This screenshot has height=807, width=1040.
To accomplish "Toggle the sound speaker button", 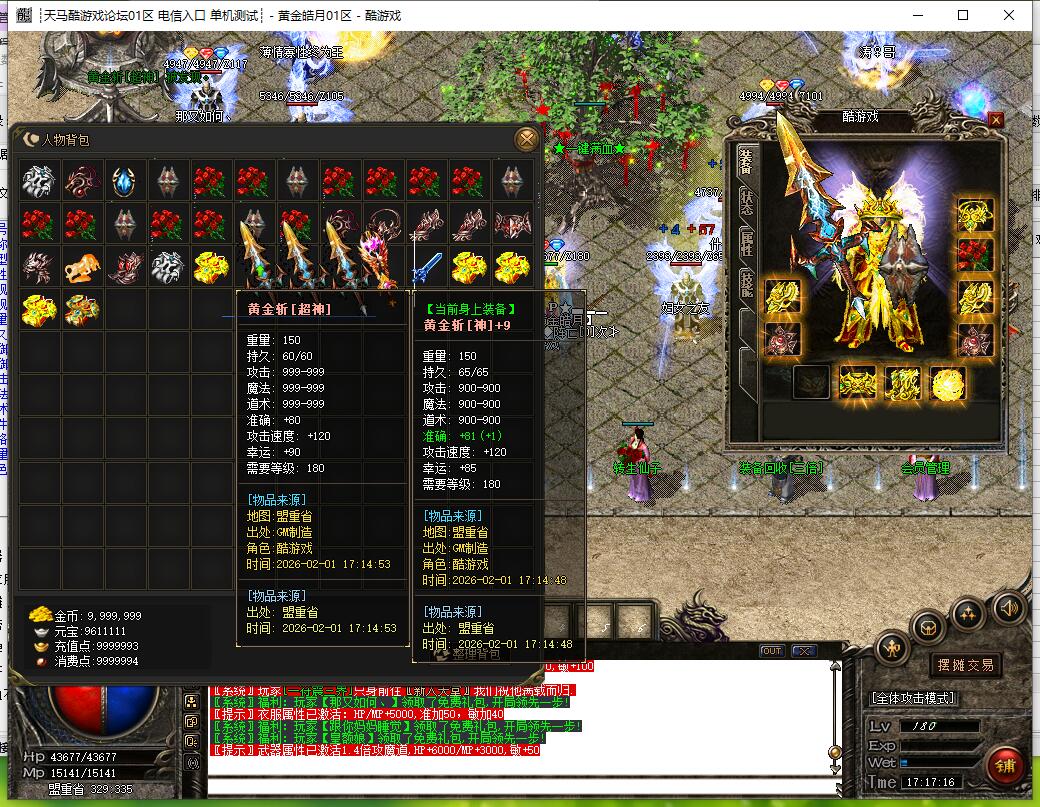I will click(x=1008, y=606).
